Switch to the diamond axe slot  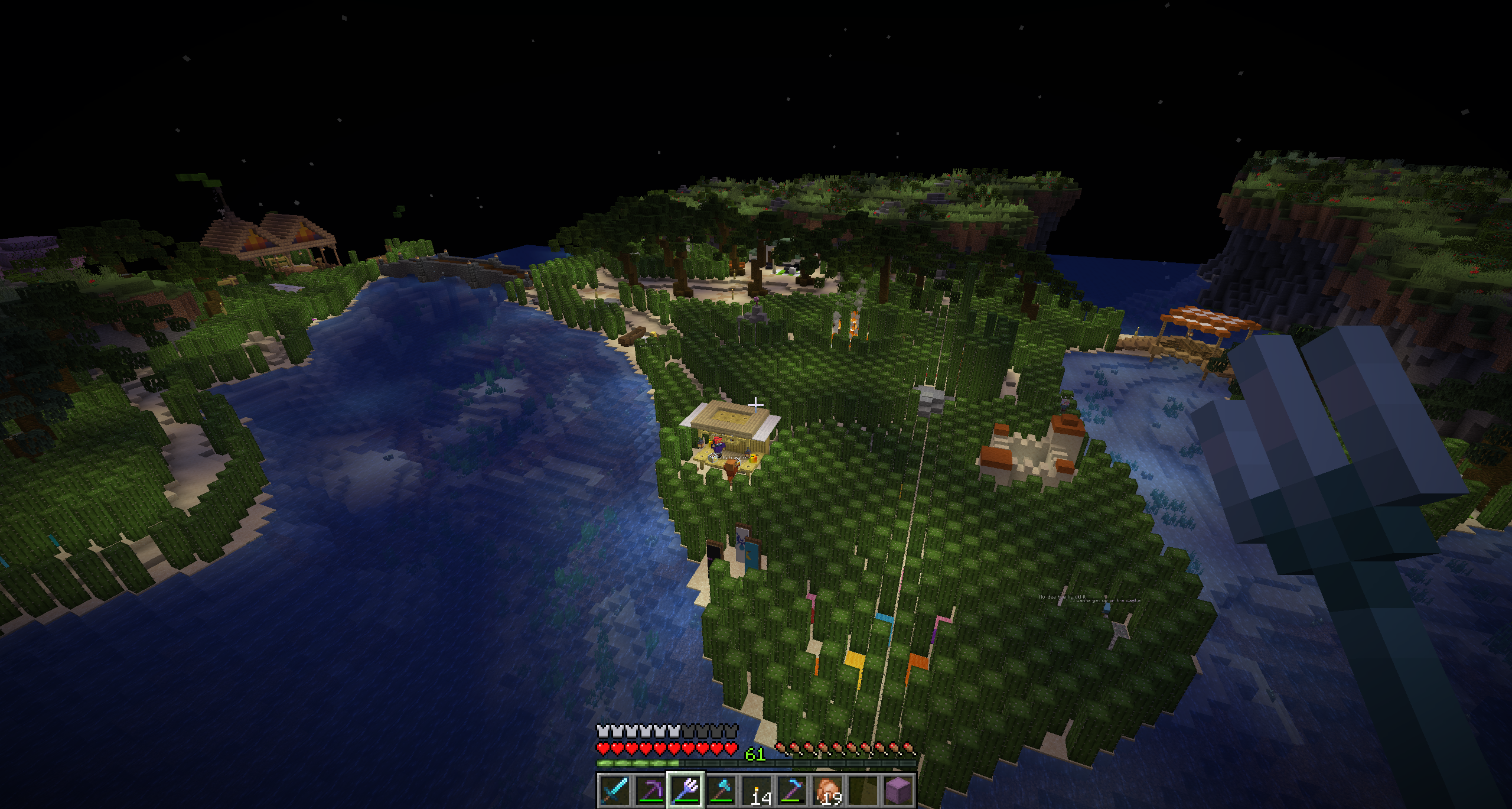click(721, 790)
